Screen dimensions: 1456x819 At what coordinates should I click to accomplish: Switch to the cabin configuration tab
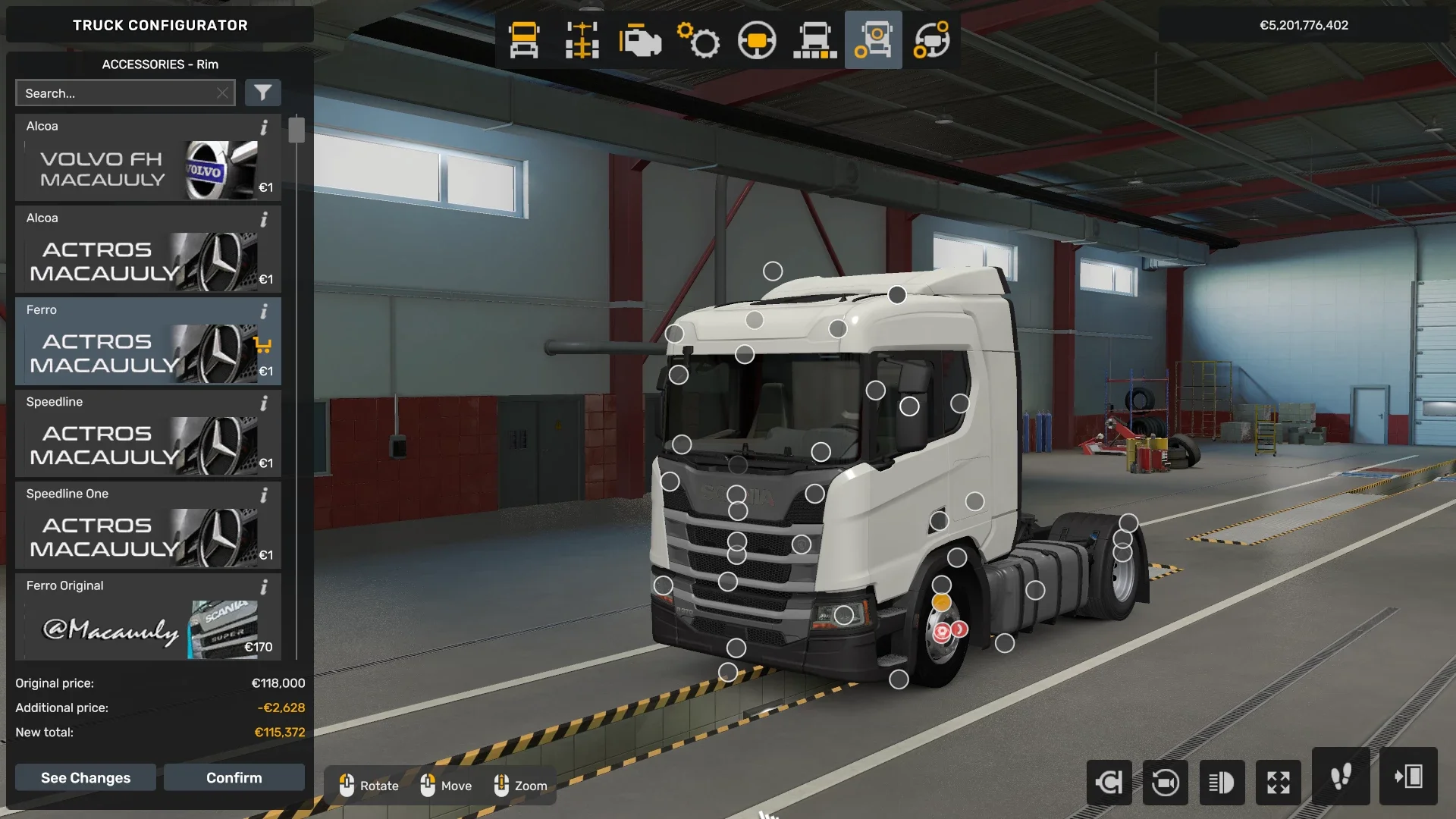(526, 40)
